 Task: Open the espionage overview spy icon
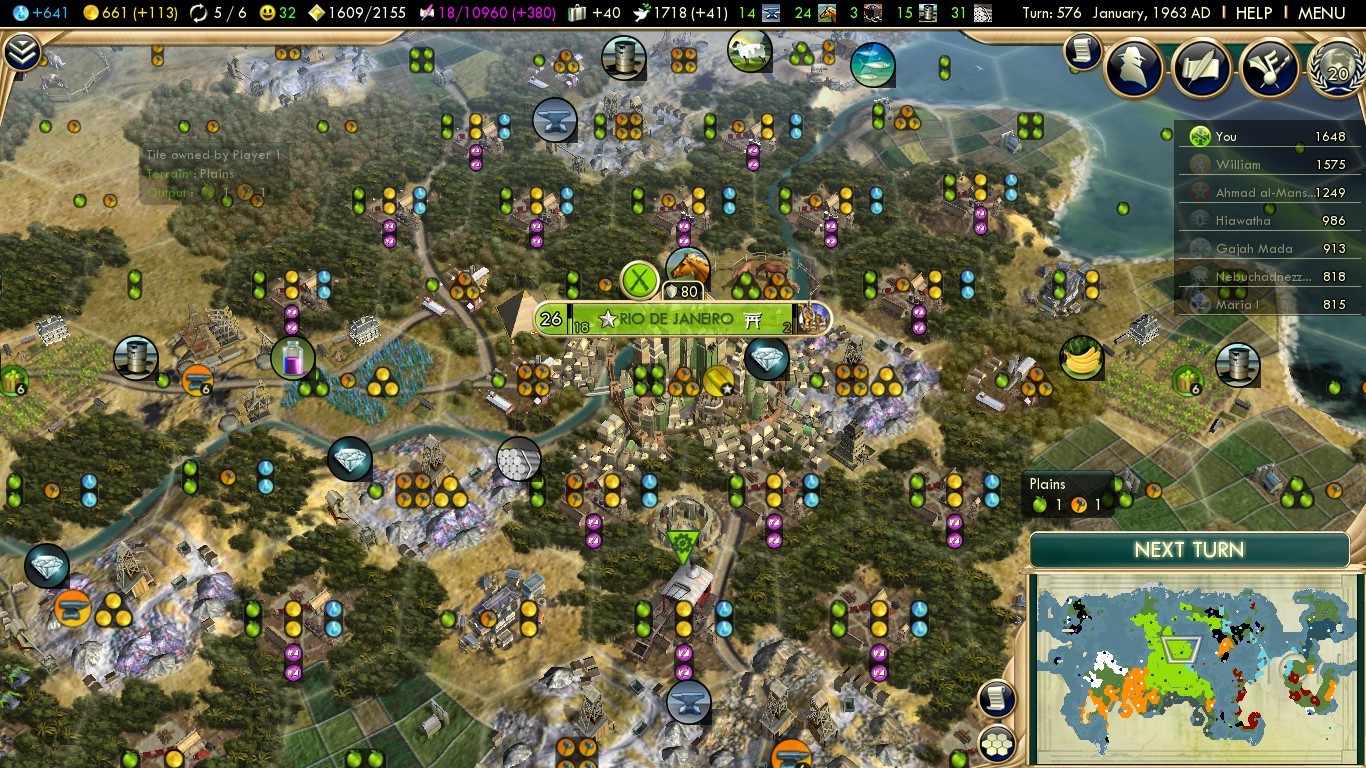point(1133,67)
